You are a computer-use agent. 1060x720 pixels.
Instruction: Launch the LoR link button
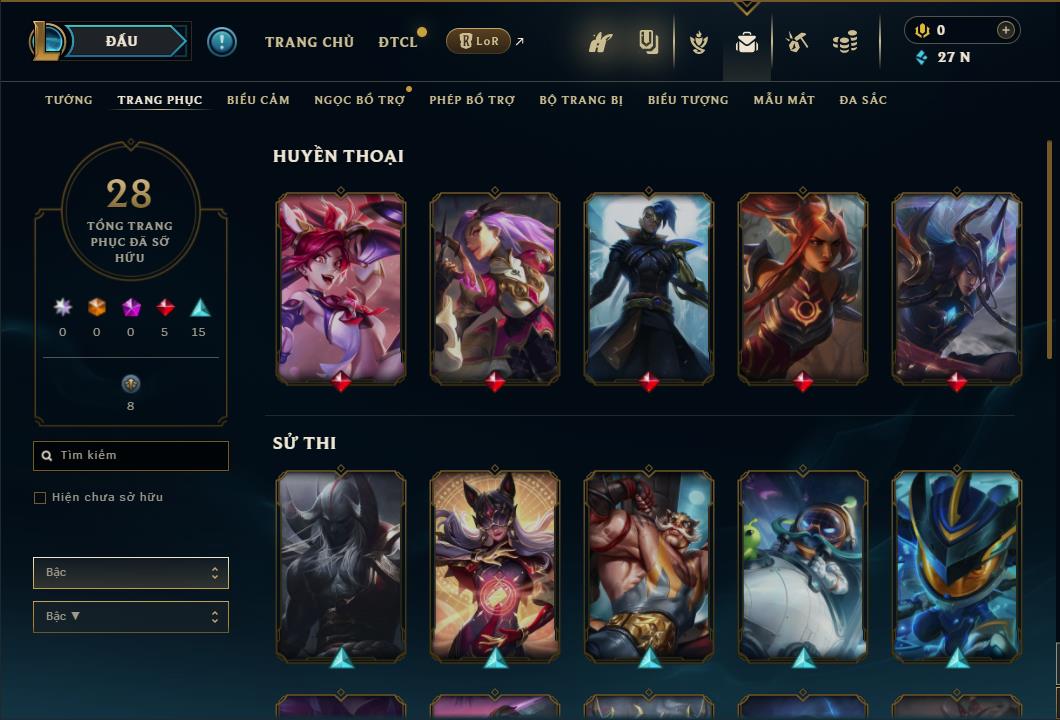tap(478, 41)
